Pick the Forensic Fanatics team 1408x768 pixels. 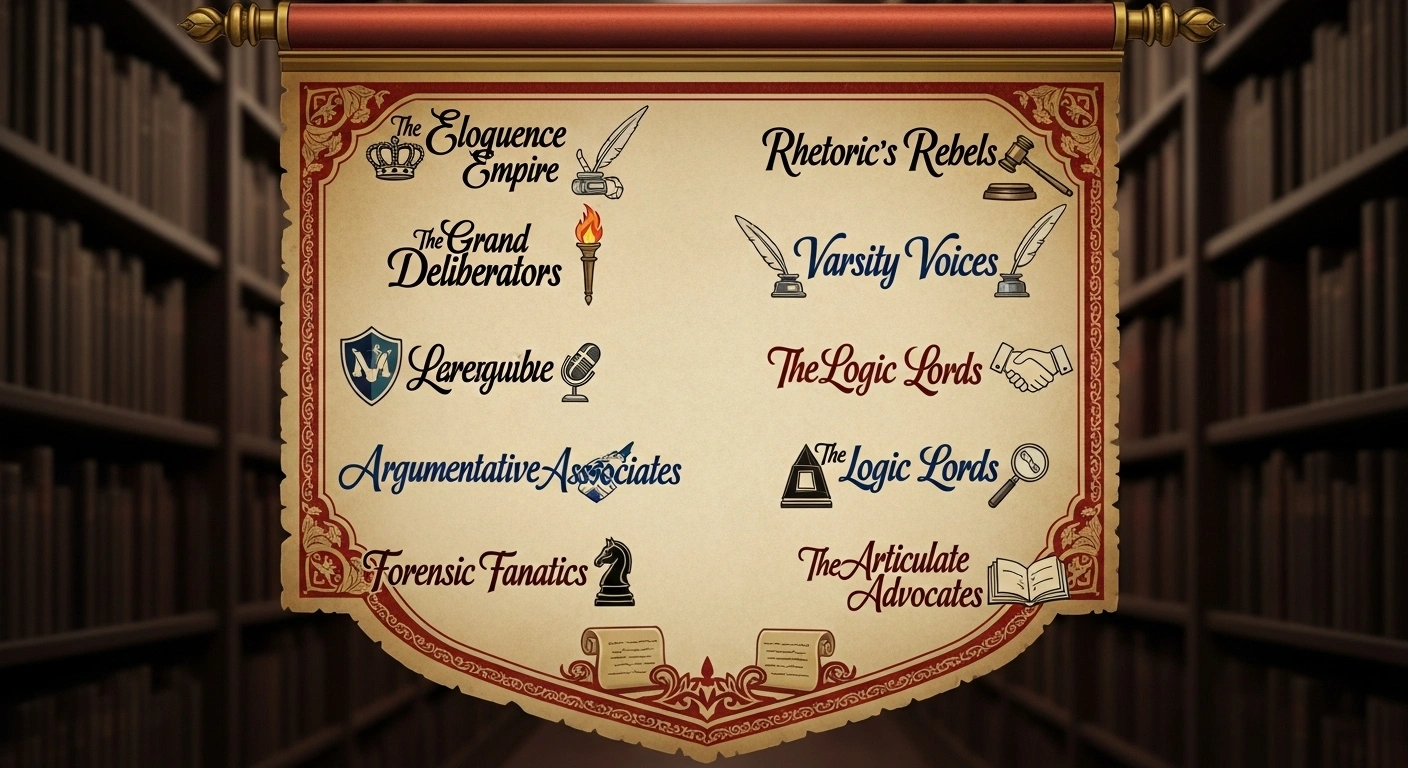pyautogui.click(x=477, y=572)
